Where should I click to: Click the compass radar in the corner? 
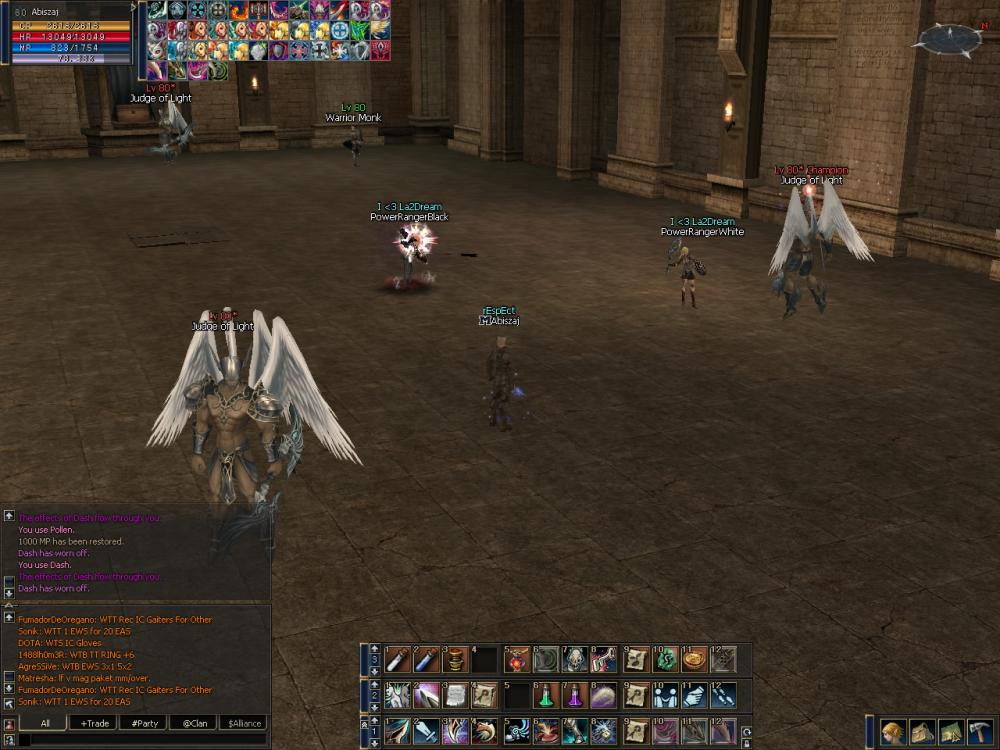pyautogui.click(x=946, y=39)
